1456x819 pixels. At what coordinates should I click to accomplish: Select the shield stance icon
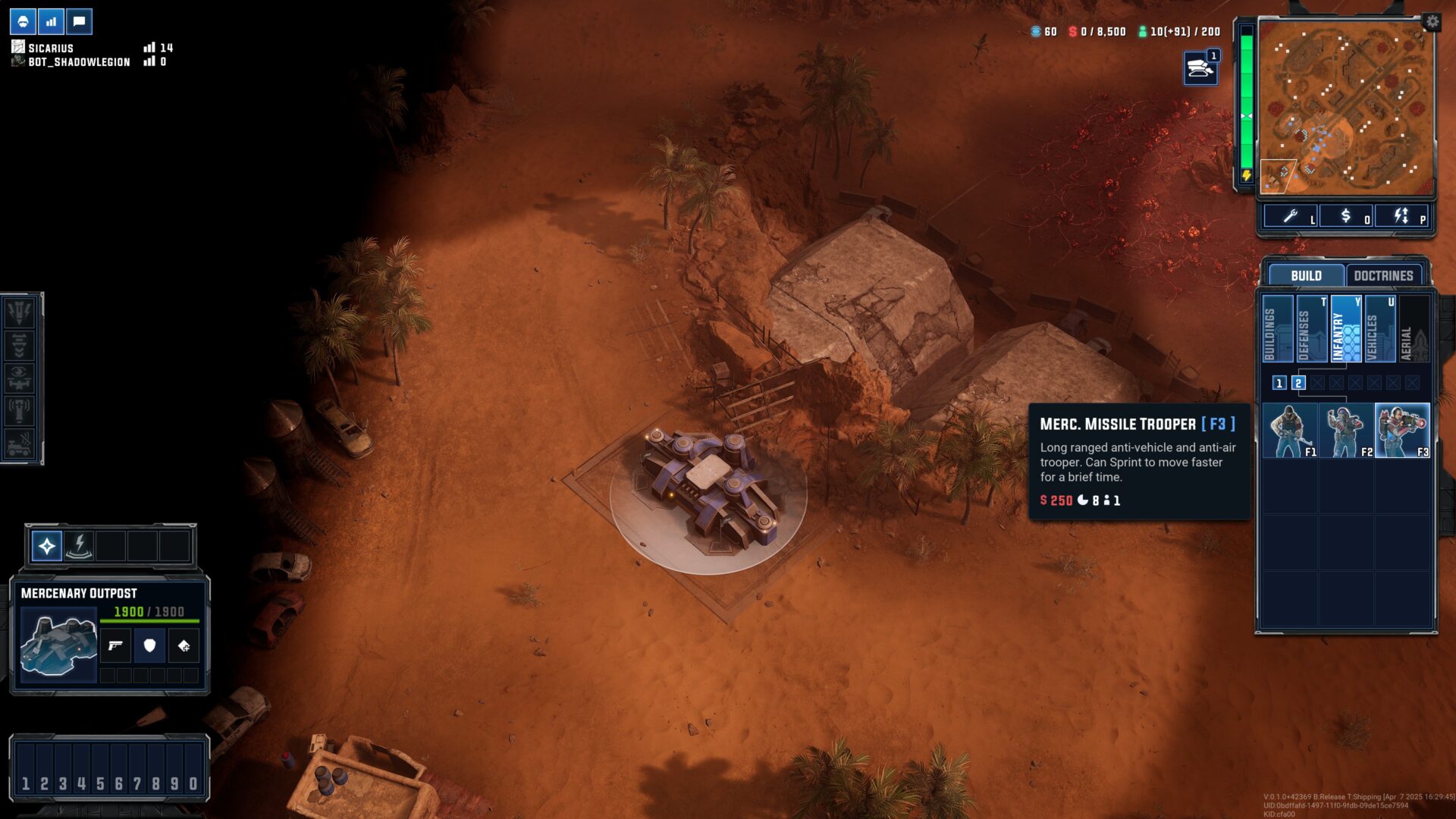tap(149, 645)
